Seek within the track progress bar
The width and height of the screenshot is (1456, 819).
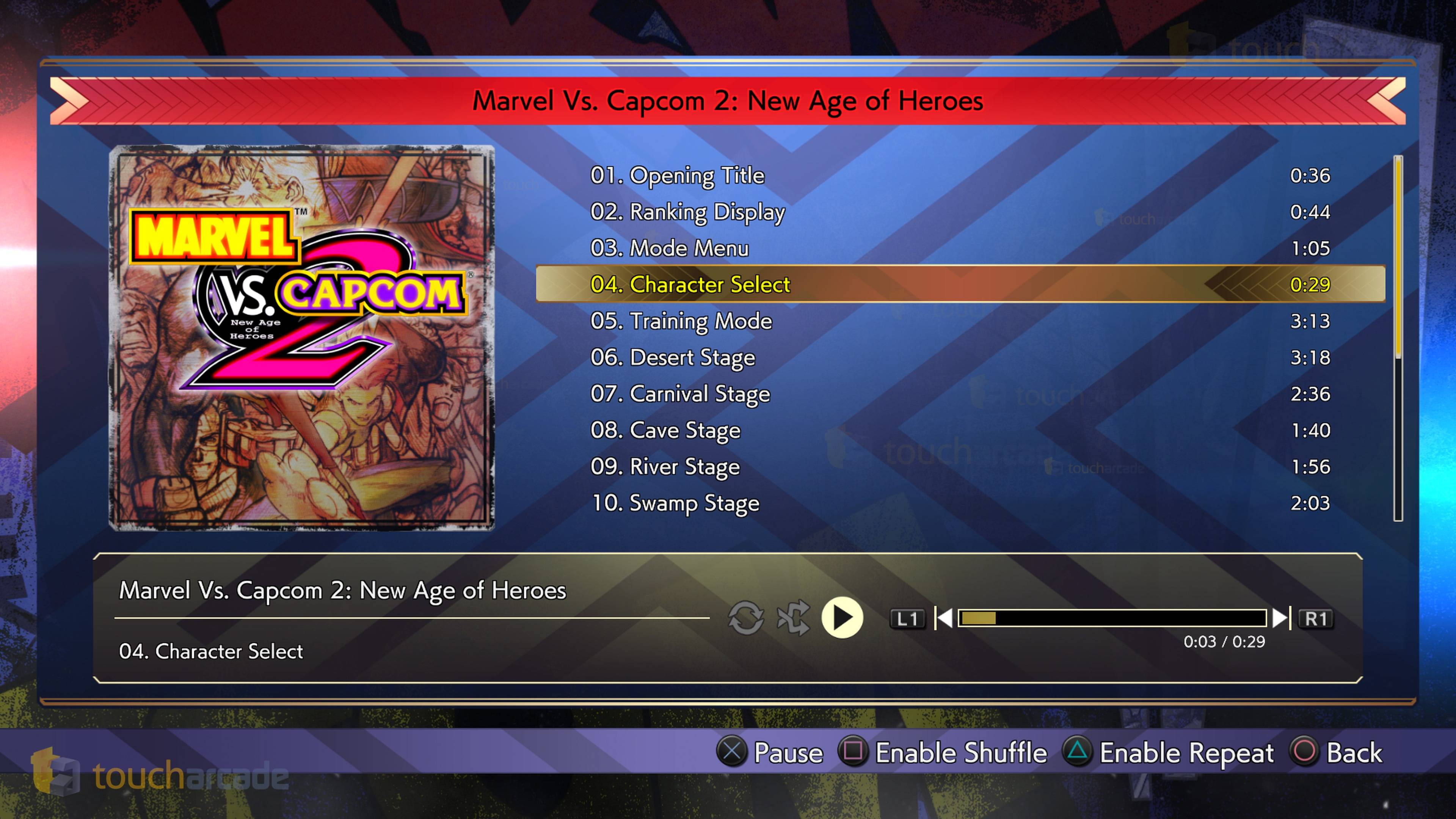(1112, 618)
